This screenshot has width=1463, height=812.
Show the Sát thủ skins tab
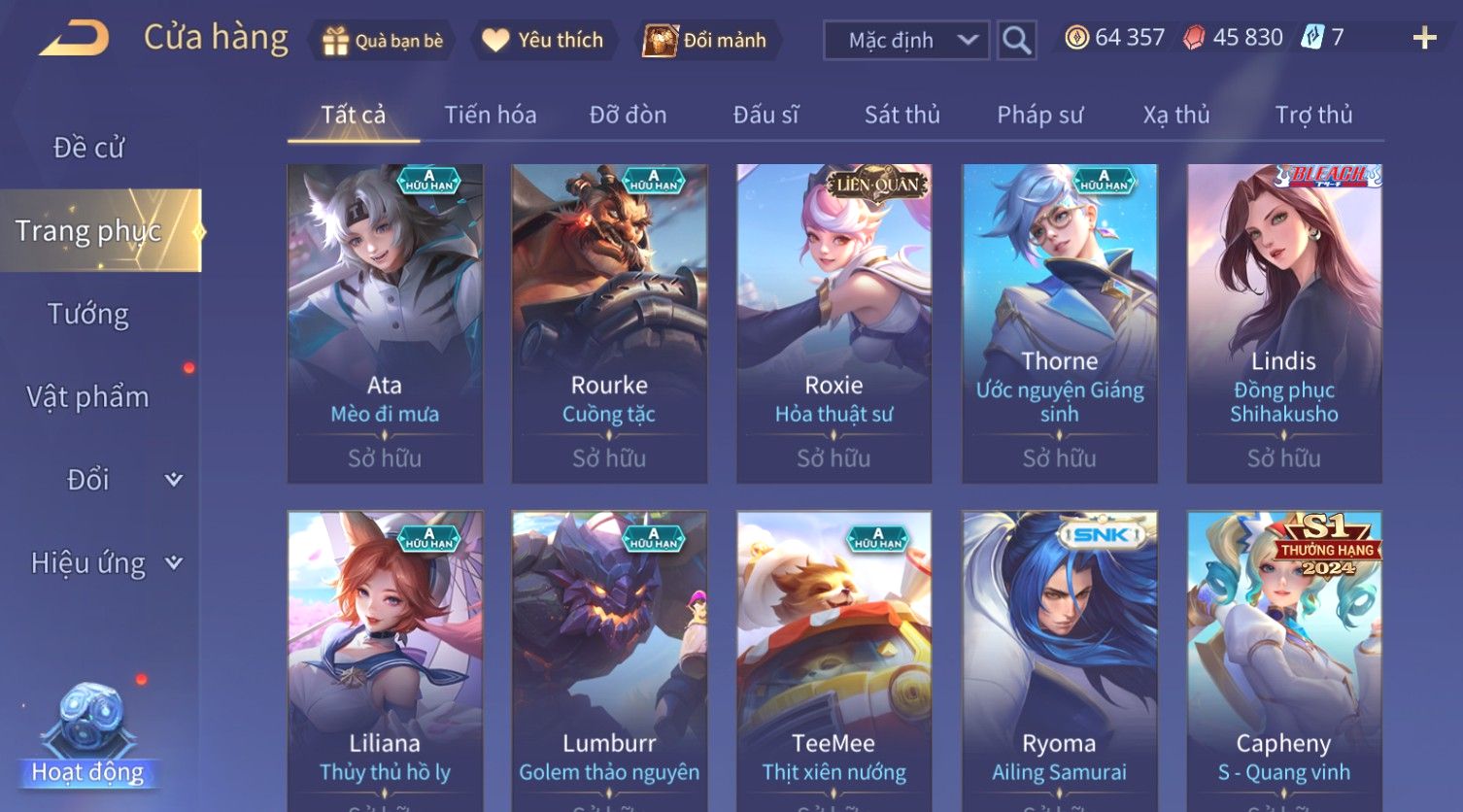[x=902, y=116]
